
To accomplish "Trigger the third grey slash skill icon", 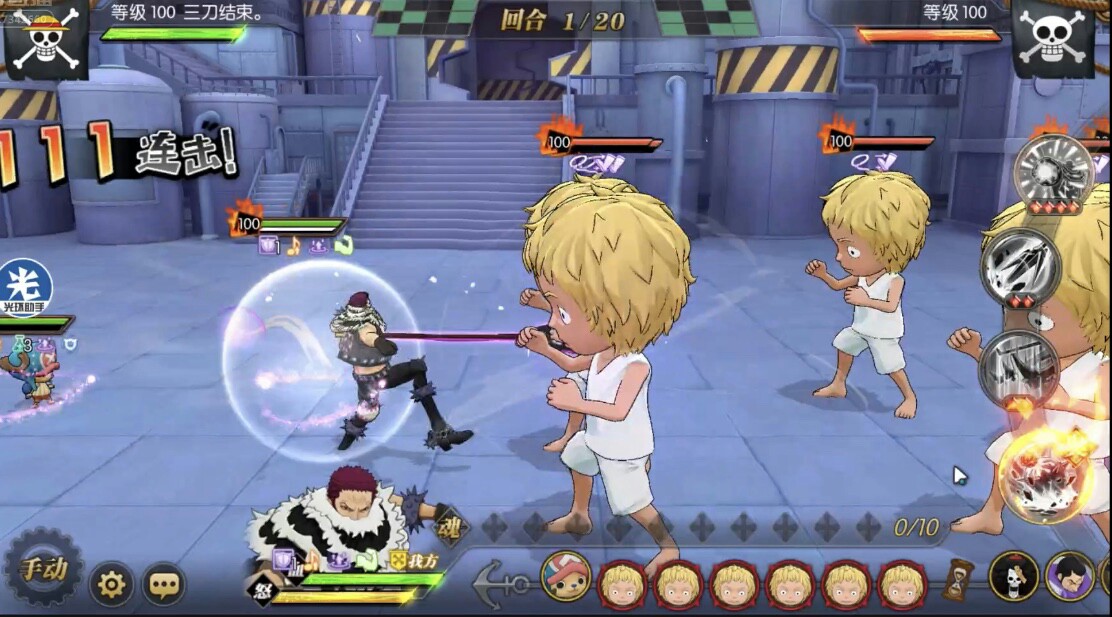I will (1020, 368).
